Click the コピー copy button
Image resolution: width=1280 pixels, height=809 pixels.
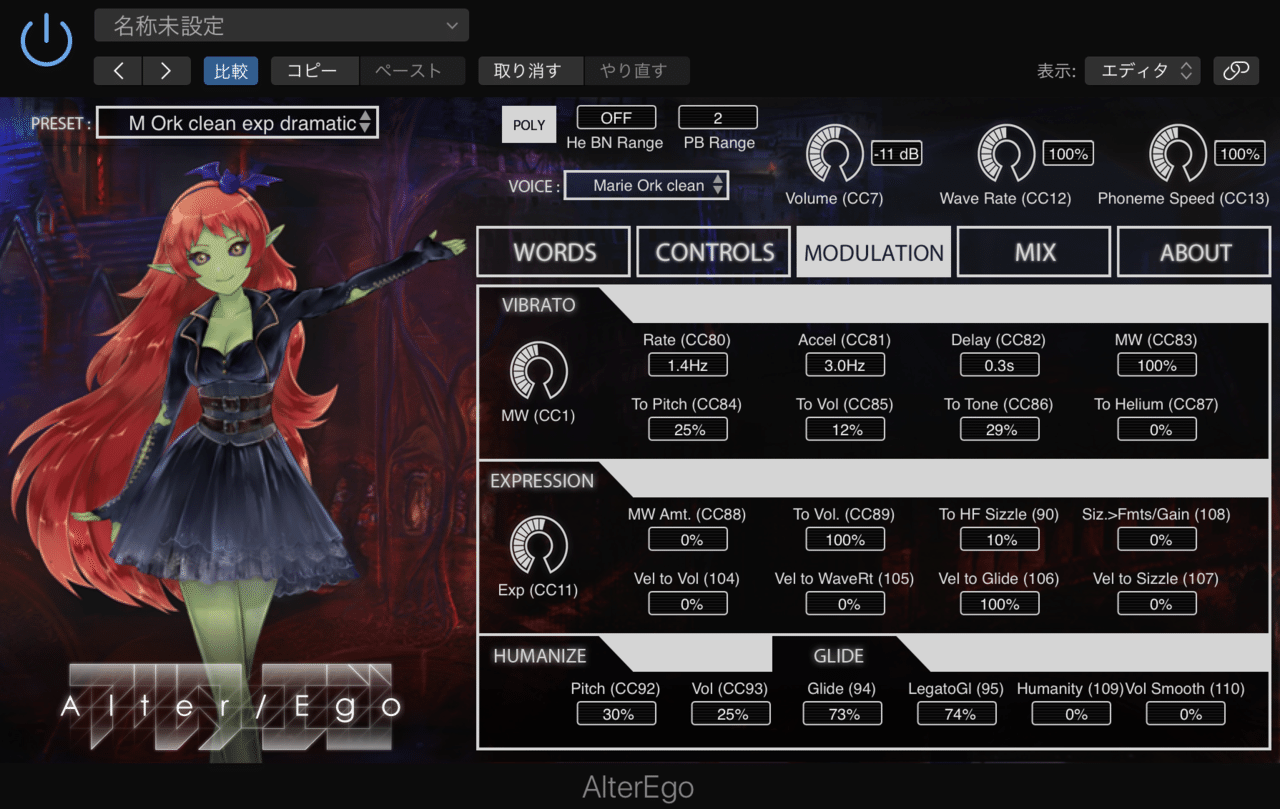pos(313,71)
